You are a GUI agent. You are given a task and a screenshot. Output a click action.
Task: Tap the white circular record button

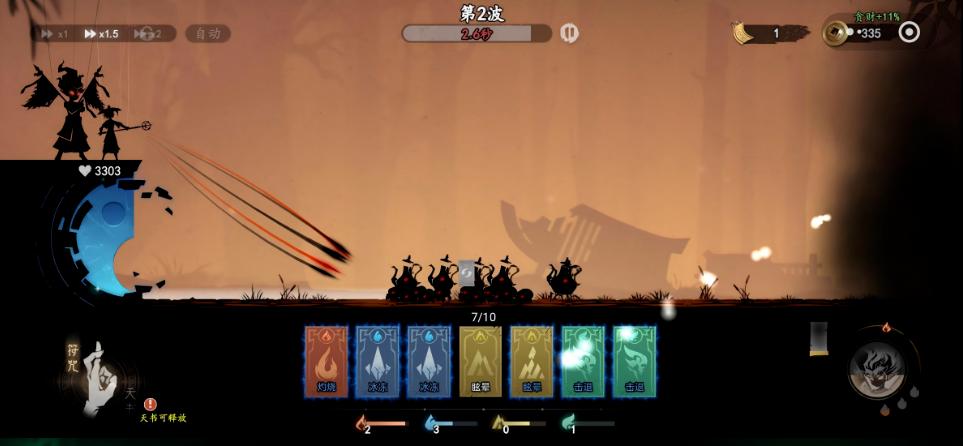909,32
